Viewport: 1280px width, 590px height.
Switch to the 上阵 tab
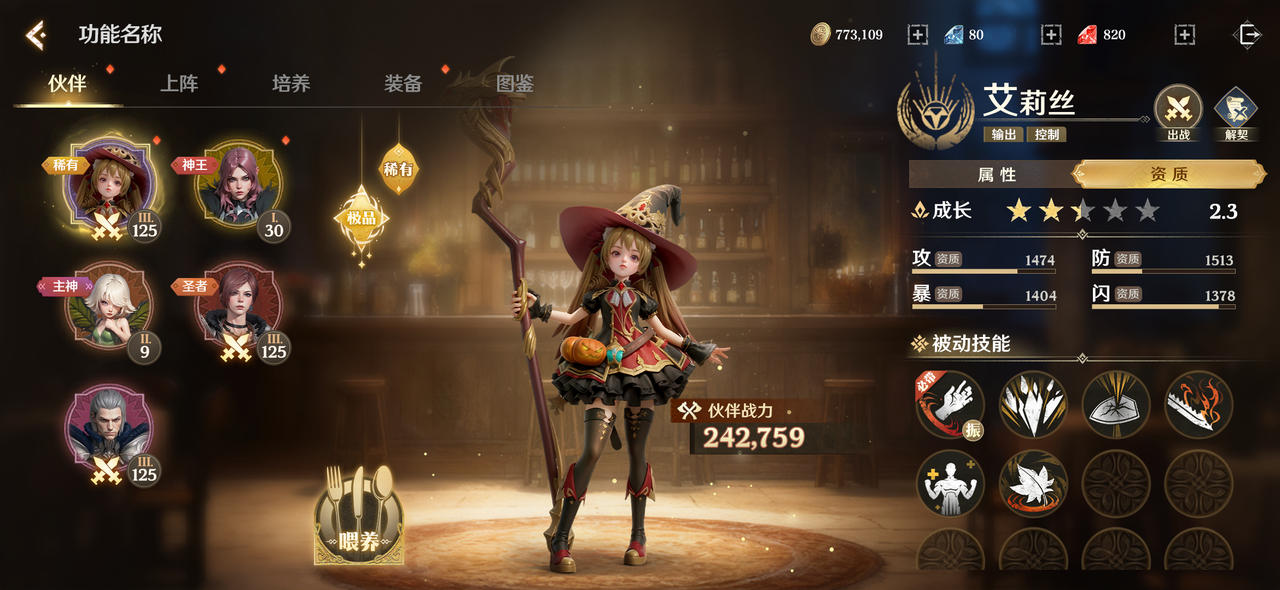[x=180, y=84]
